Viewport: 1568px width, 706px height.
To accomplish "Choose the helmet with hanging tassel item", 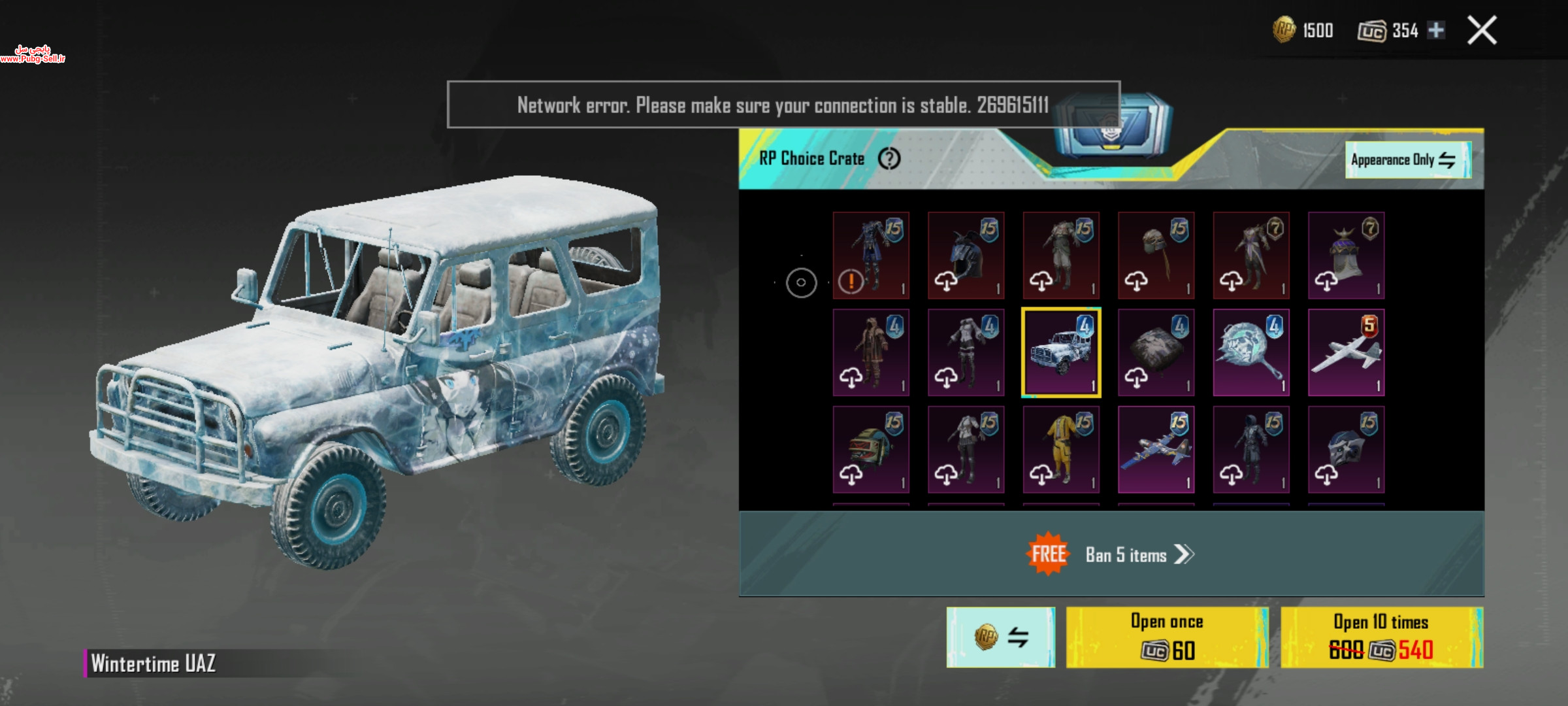I will click(x=1156, y=256).
